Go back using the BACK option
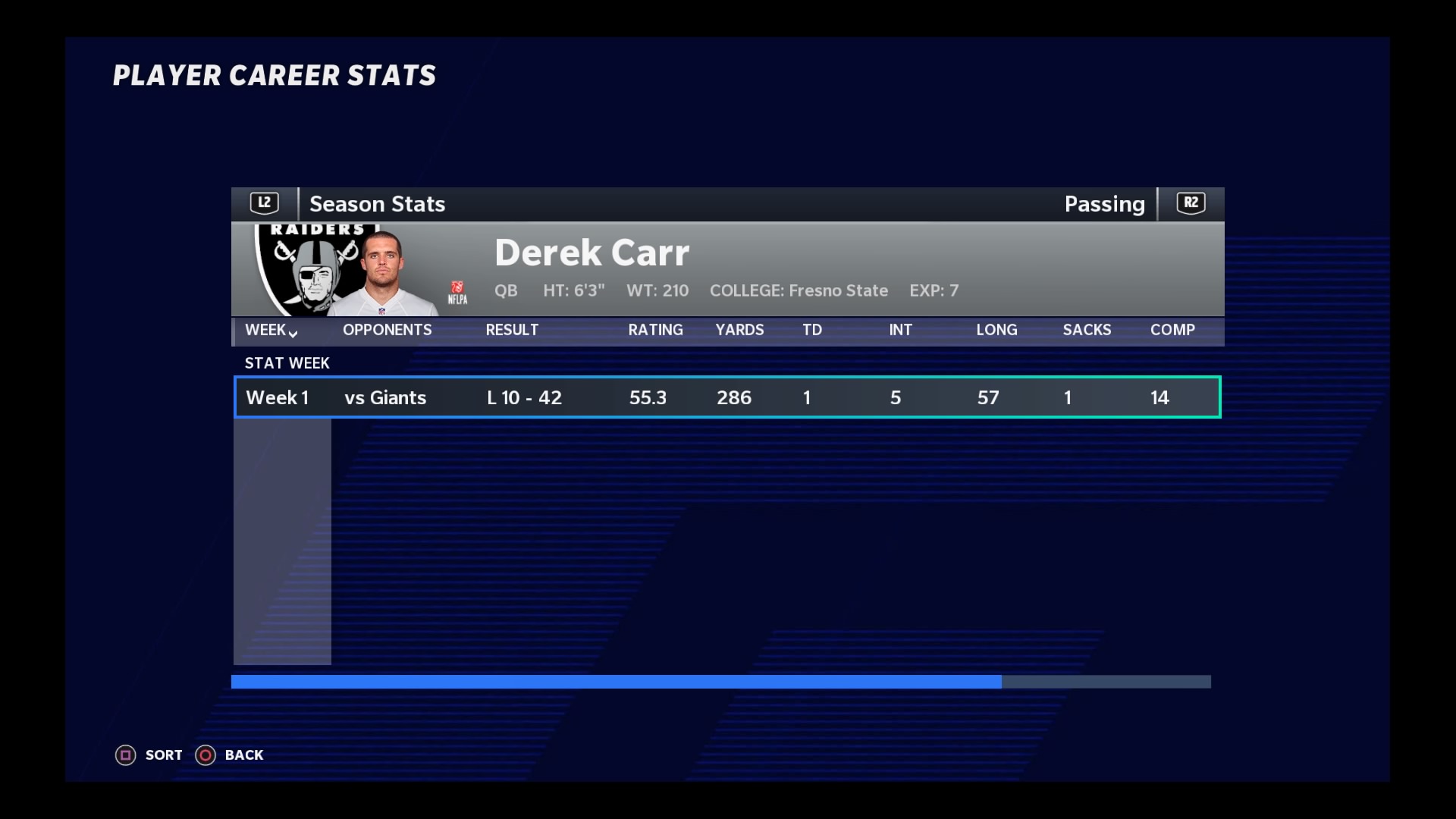 point(230,755)
